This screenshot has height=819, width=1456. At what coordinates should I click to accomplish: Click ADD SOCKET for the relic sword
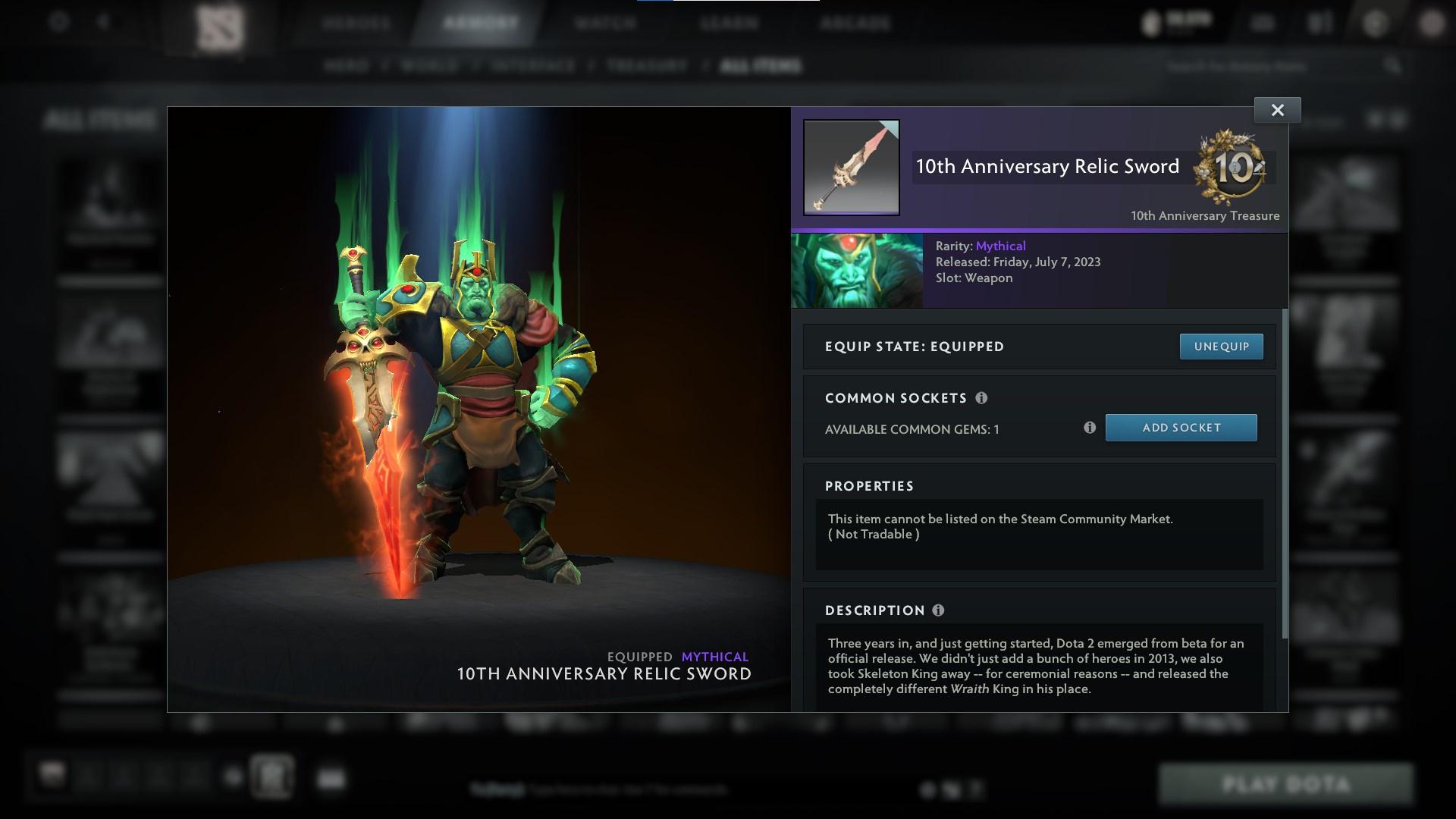tap(1181, 427)
